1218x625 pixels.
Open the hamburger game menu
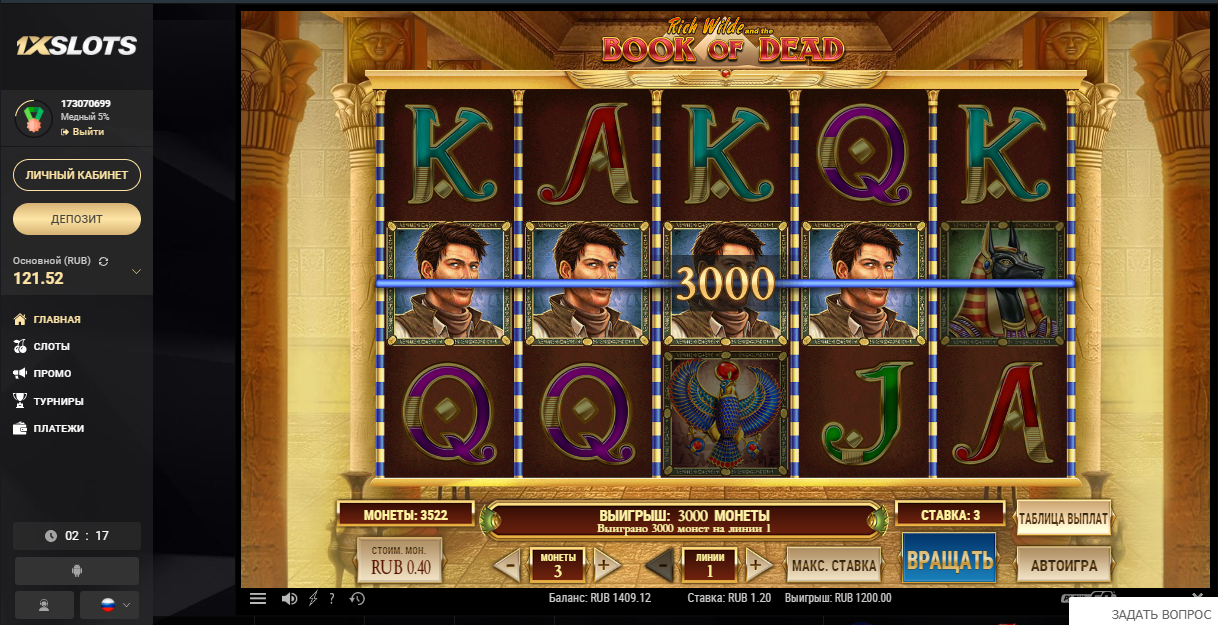coord(258,598)
